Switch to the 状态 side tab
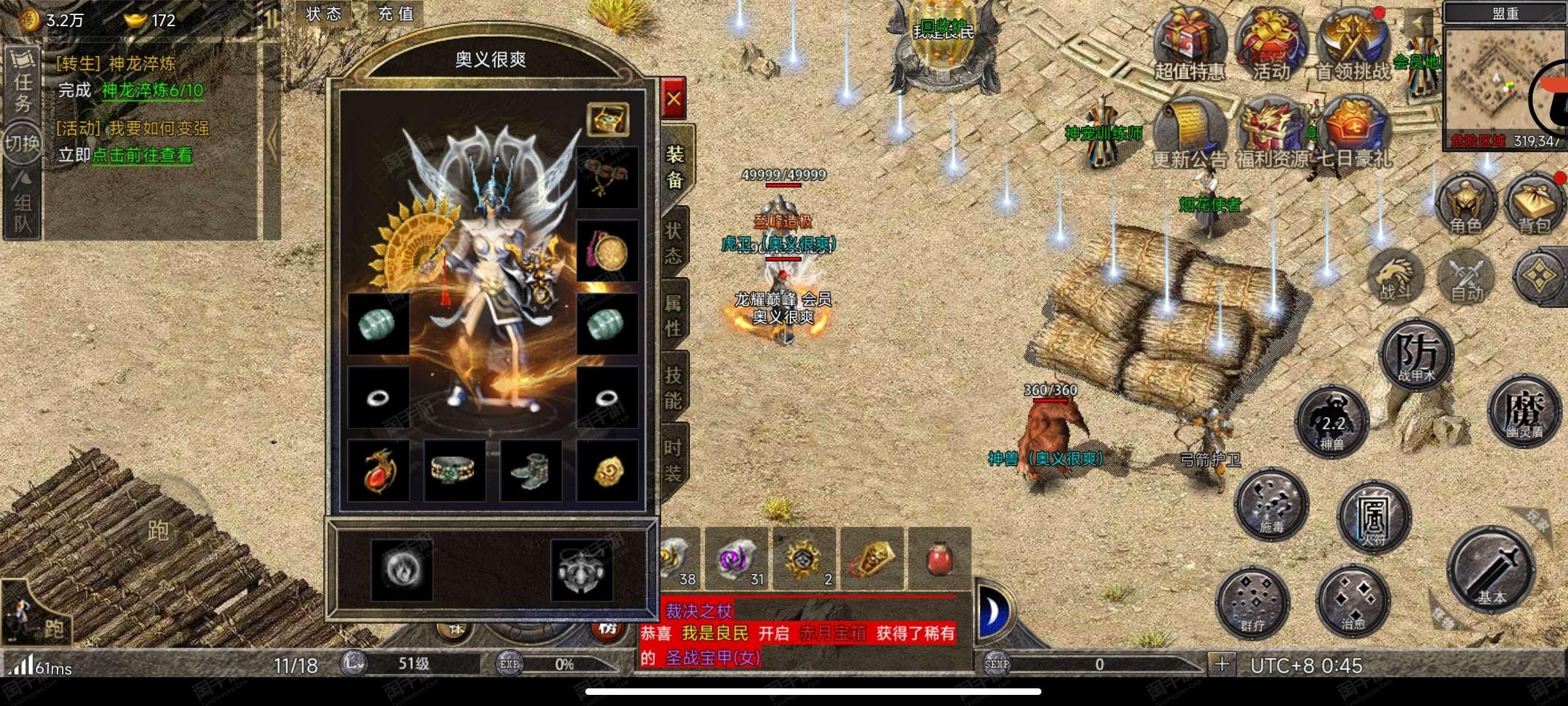 (x=674, y=243)
